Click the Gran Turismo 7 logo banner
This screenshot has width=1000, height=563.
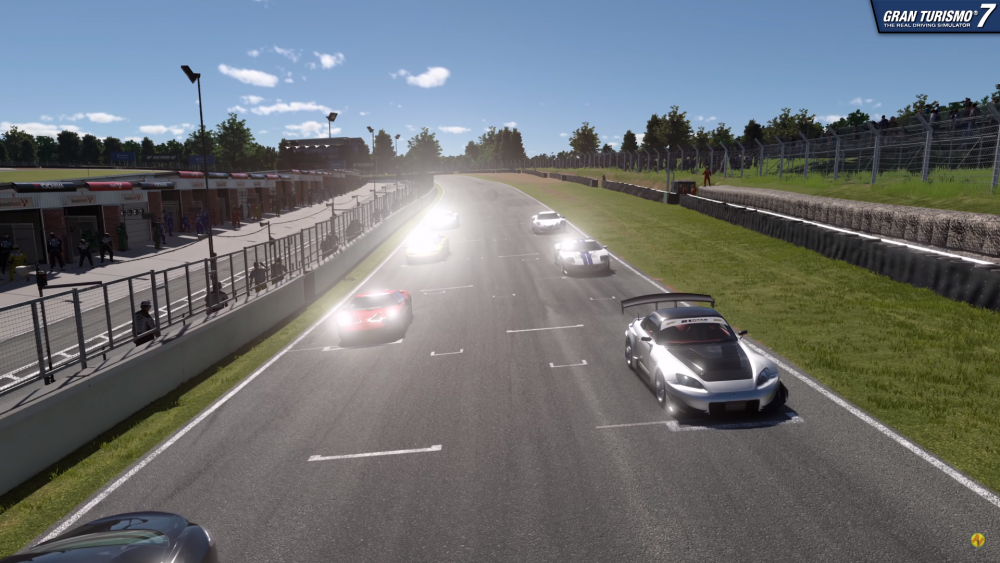pos(936,16)
